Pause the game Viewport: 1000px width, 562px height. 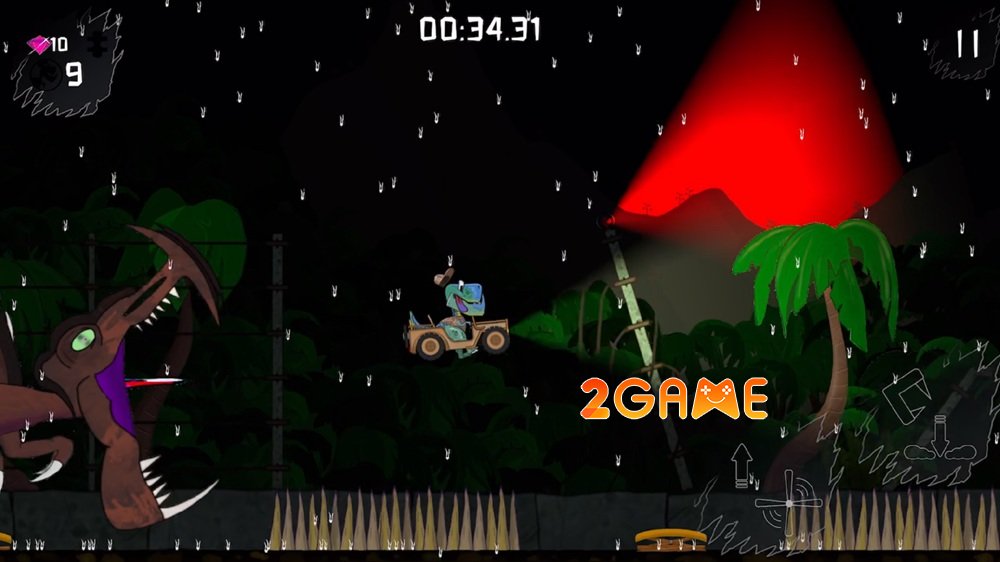pos(967,44)
